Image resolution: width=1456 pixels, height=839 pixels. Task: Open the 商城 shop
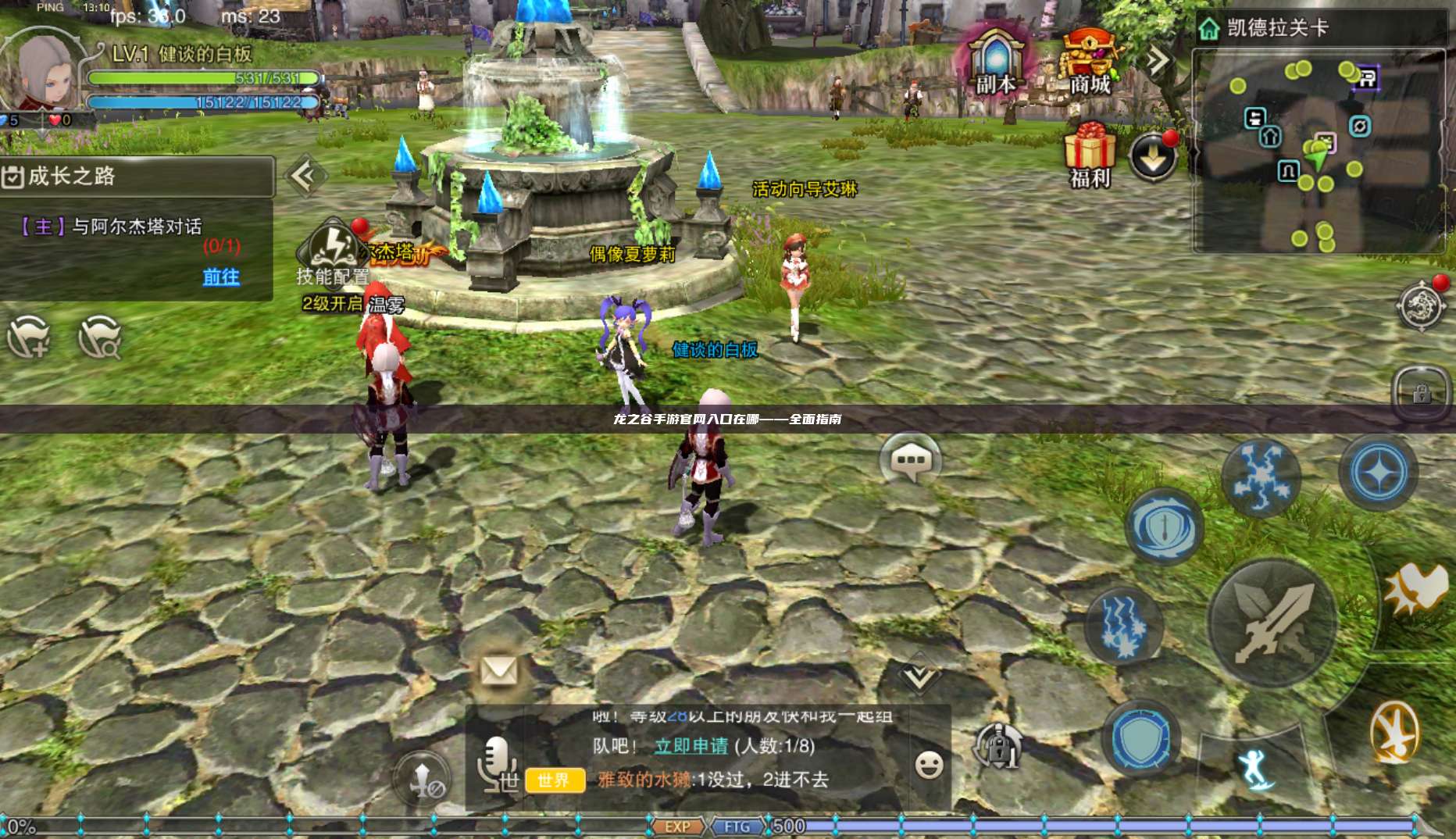click(x=1090, y=61)
